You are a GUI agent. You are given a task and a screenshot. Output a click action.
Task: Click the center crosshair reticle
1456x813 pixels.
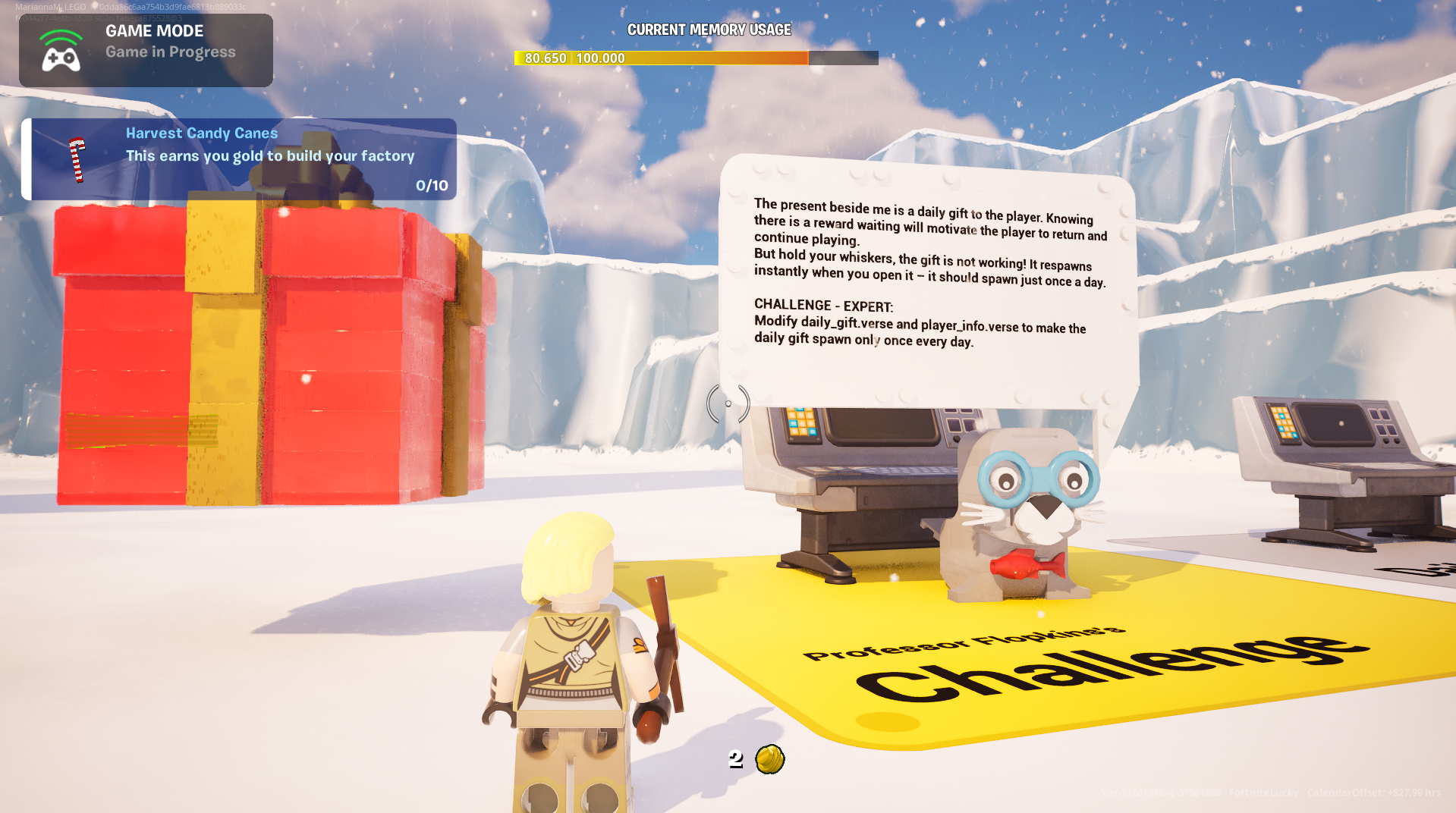[728, 404]
